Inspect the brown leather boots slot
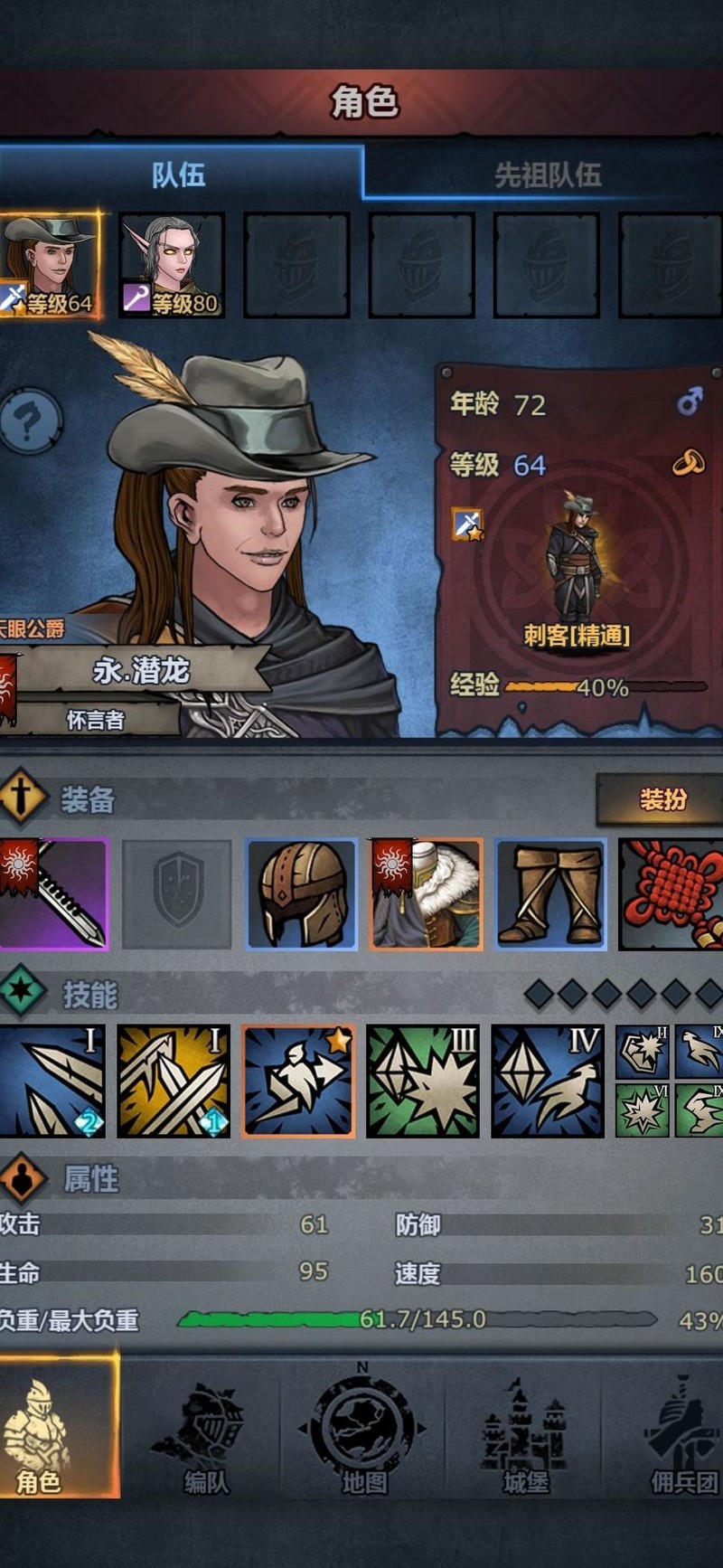The height and width of the screenshot is (1568, 723). tap(550, 893)
